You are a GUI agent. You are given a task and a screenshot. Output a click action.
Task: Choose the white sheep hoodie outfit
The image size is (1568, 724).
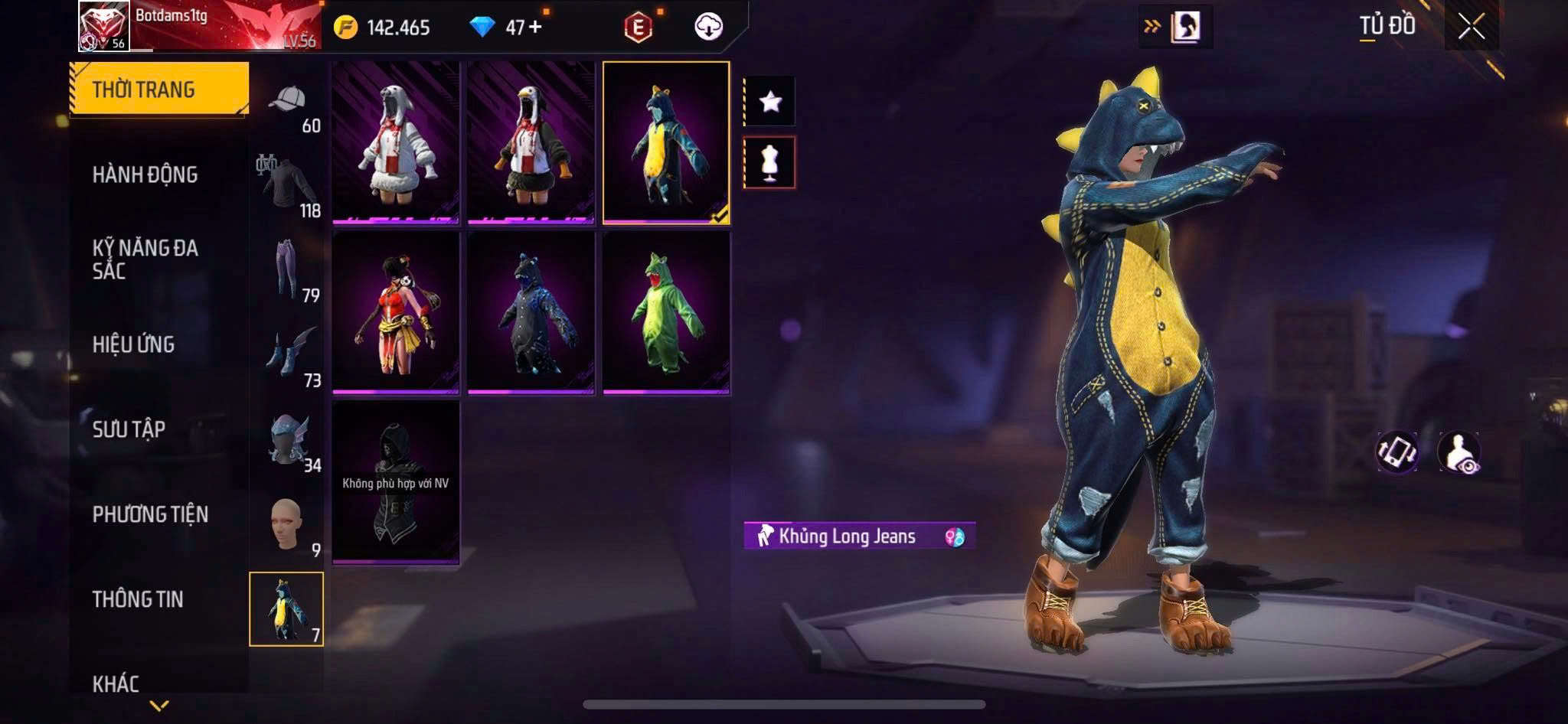pyautogui.click(x=396, y=143)
